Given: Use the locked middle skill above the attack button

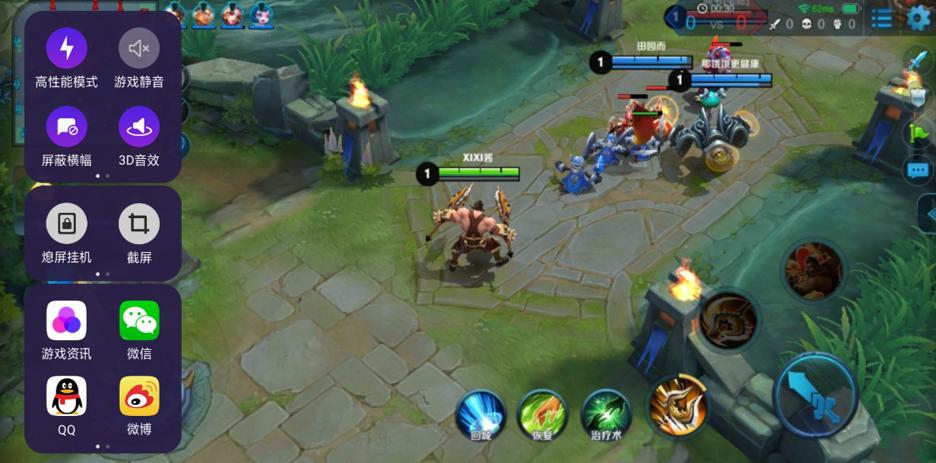Looking at the screenshot, I should (x=728, y=321).
